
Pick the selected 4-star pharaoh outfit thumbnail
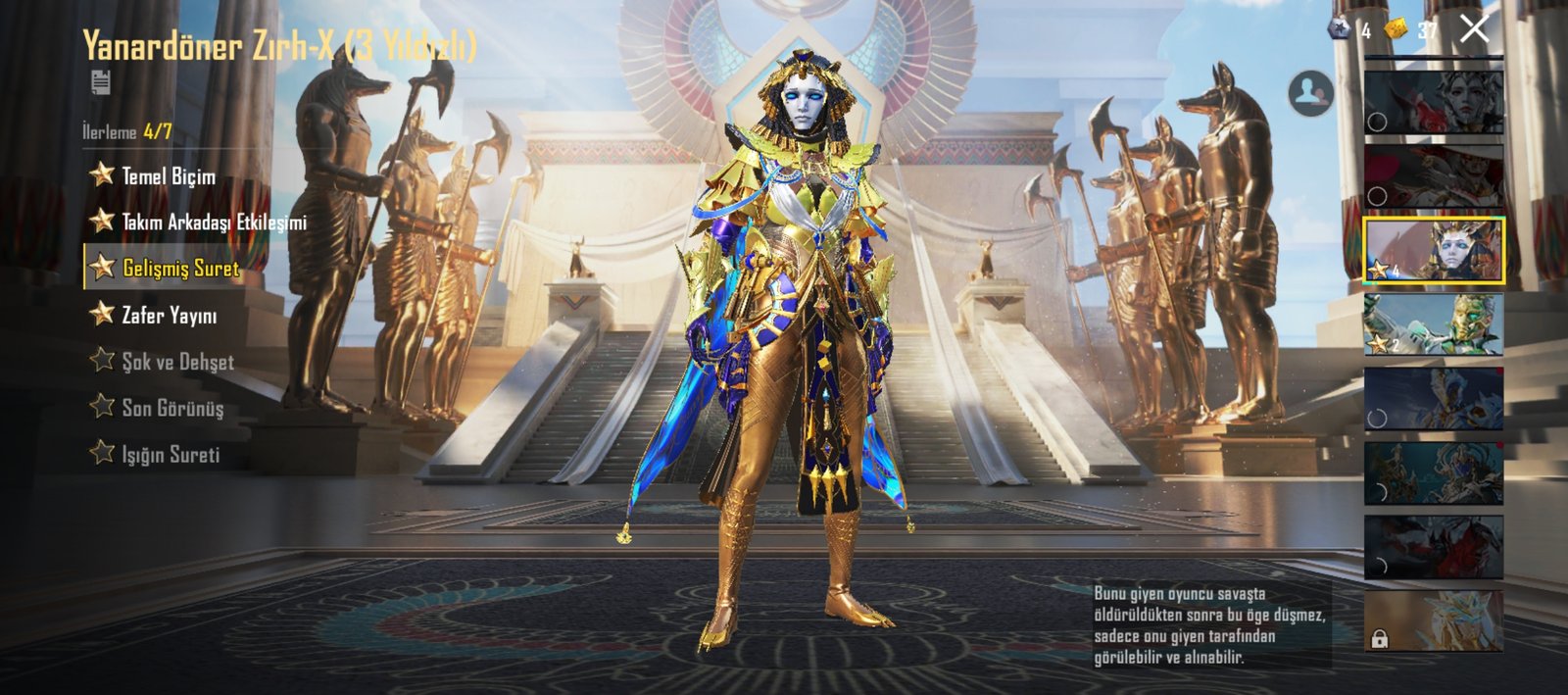click(x=1434, y=250)
